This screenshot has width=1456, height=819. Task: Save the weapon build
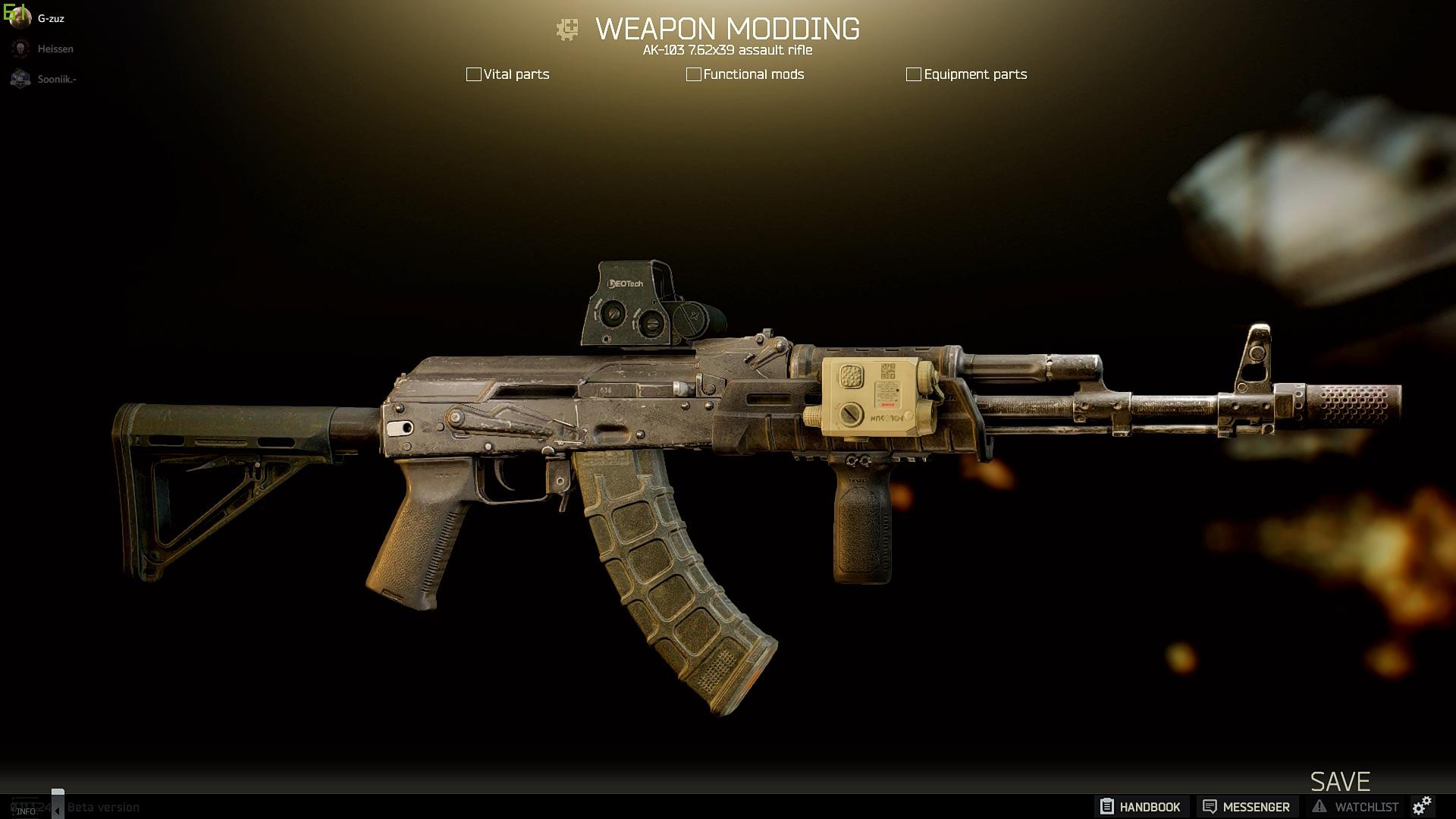coord(1340,781)
